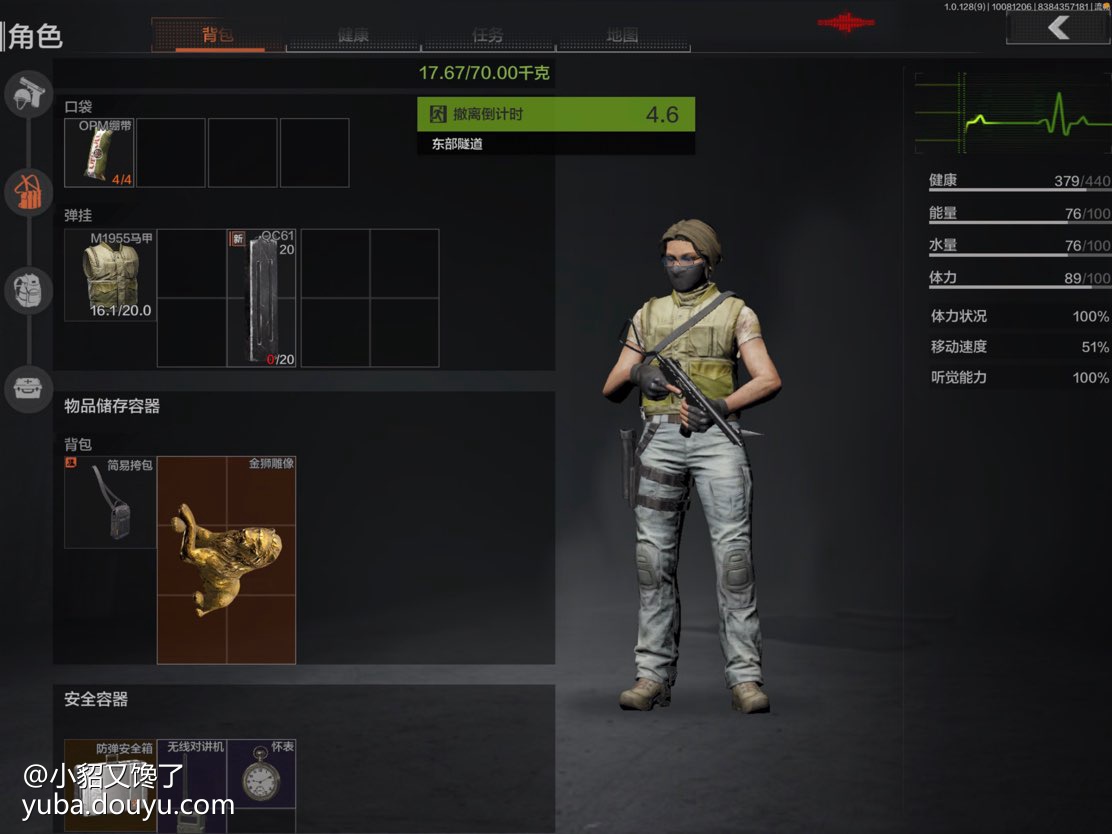The image size is (1112, 834).
Task: Select the 防弹安全箱 secure case
Action: coord(110,785)
